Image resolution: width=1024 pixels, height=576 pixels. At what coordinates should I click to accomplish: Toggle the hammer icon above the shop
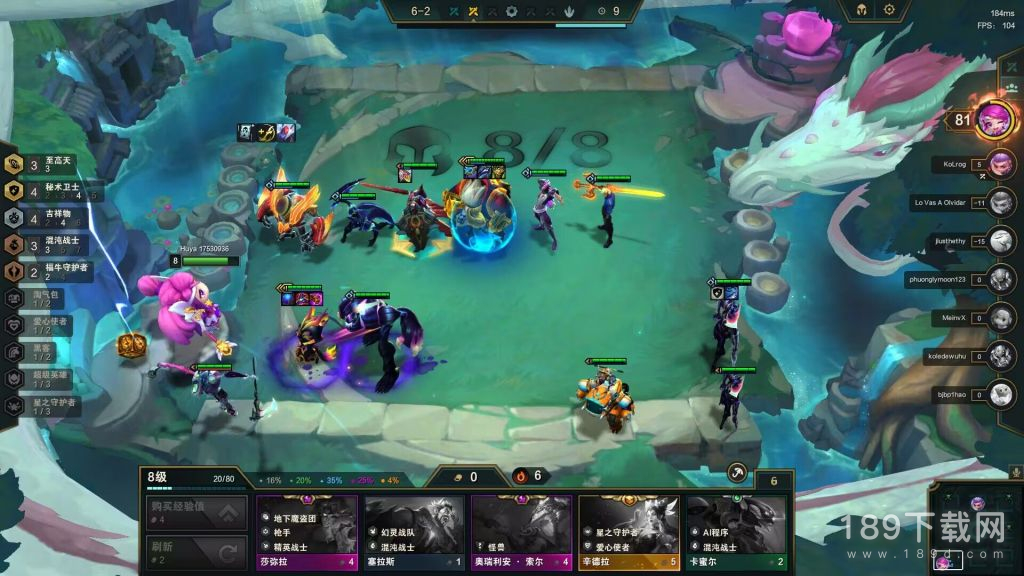click(x=738, y=473)
